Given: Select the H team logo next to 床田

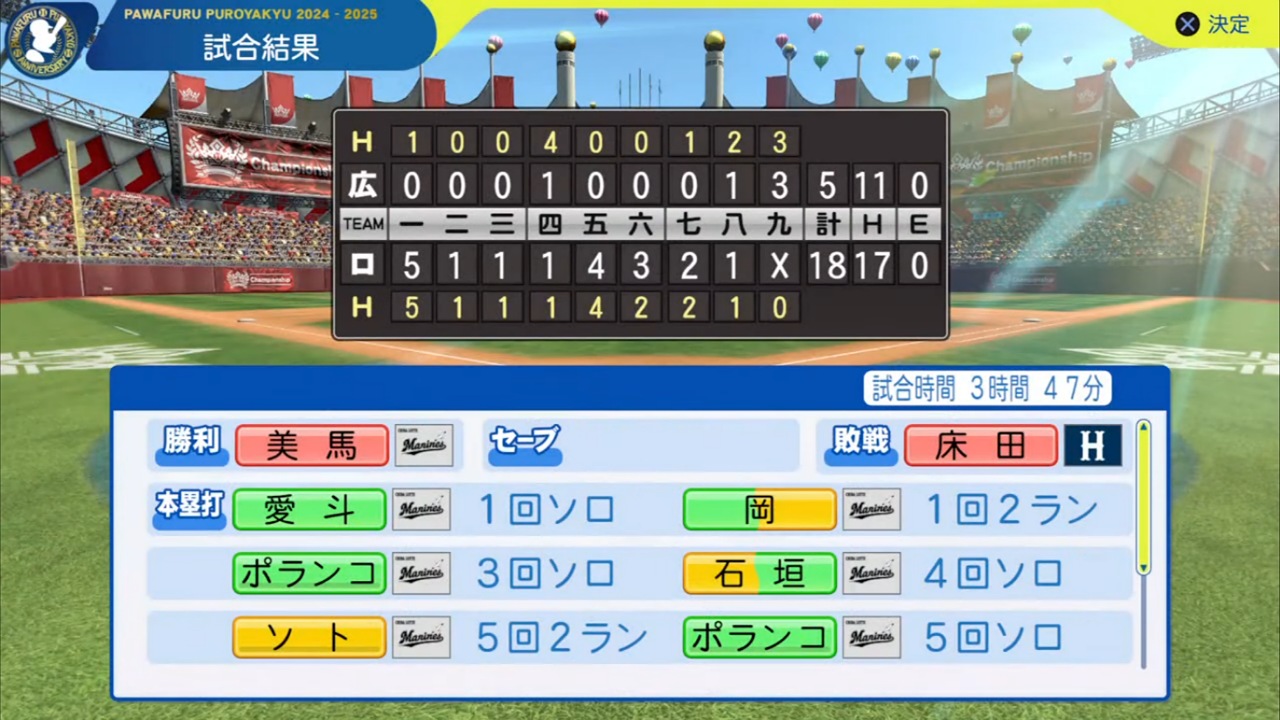Looking at the screenshot, I should click(x=1093, y=445).
